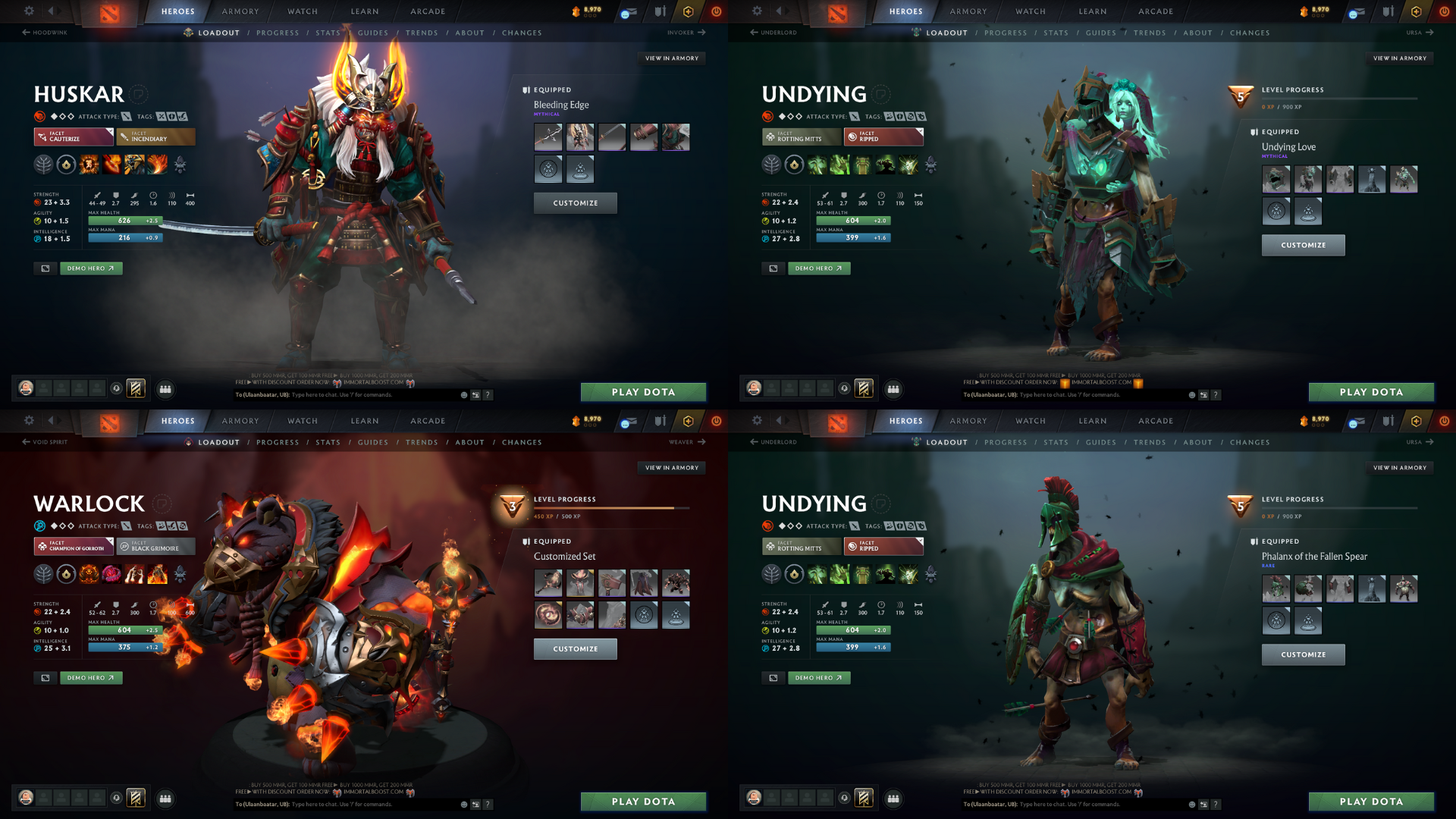The height and width of the screenshot is (819, 1456).
Task: Click VIEW IN ARMORY for Huskar
Action: point(672,58)
